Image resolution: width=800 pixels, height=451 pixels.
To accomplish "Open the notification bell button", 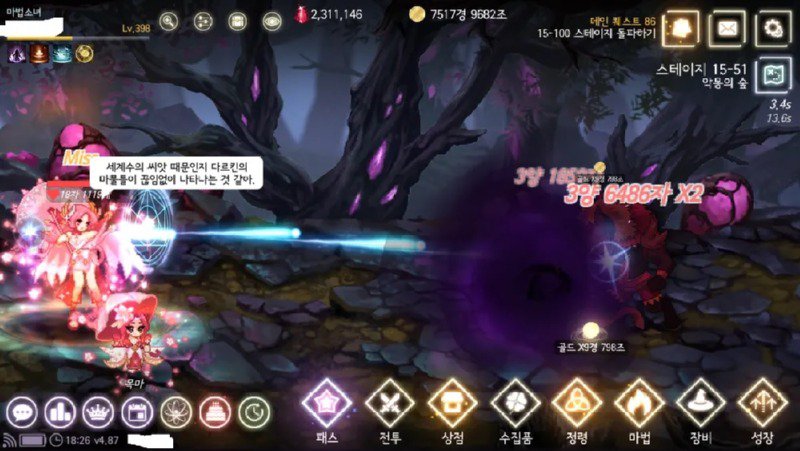I will 682,28.
